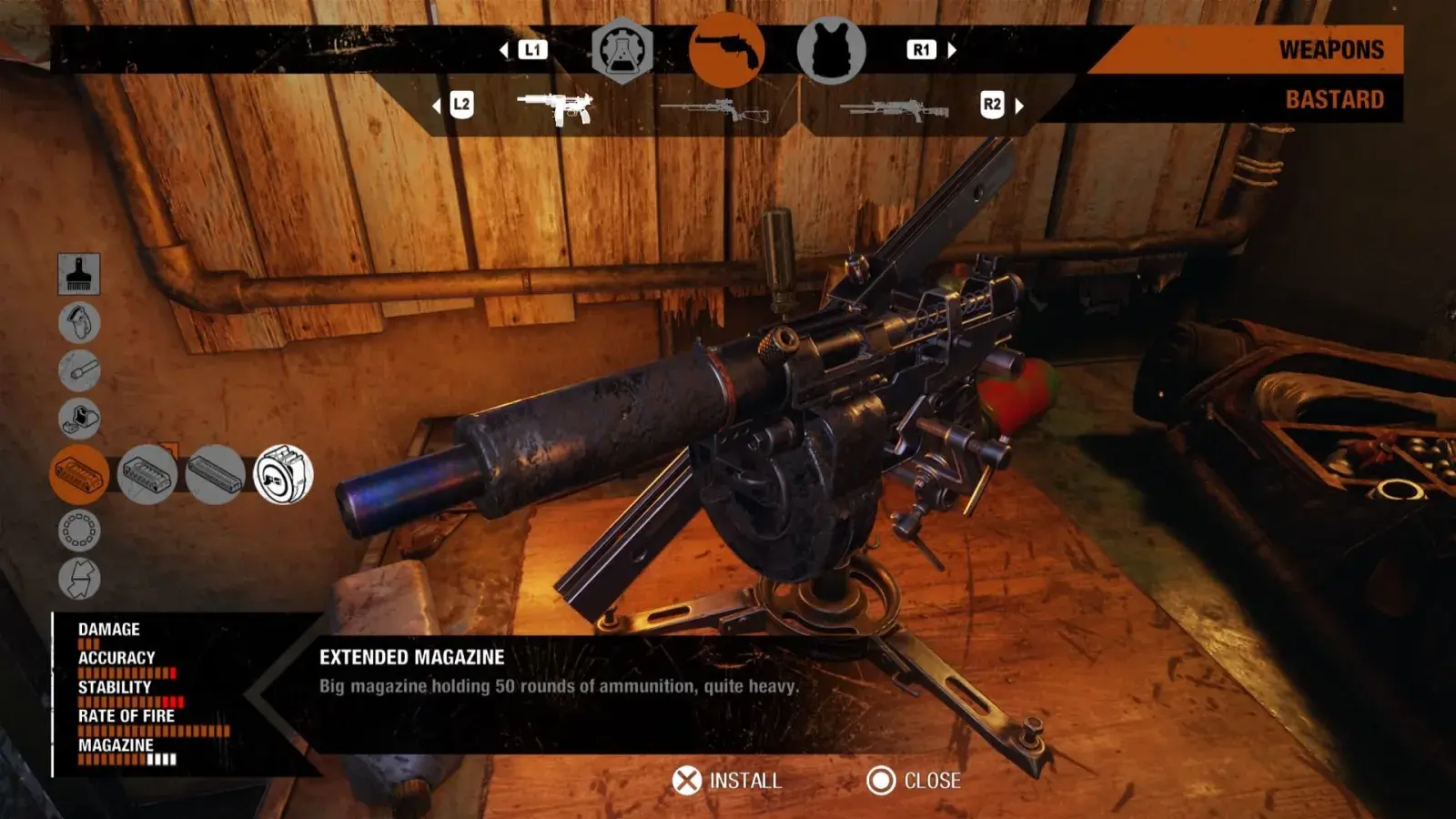Open the ring of dots category

(79, 530)
